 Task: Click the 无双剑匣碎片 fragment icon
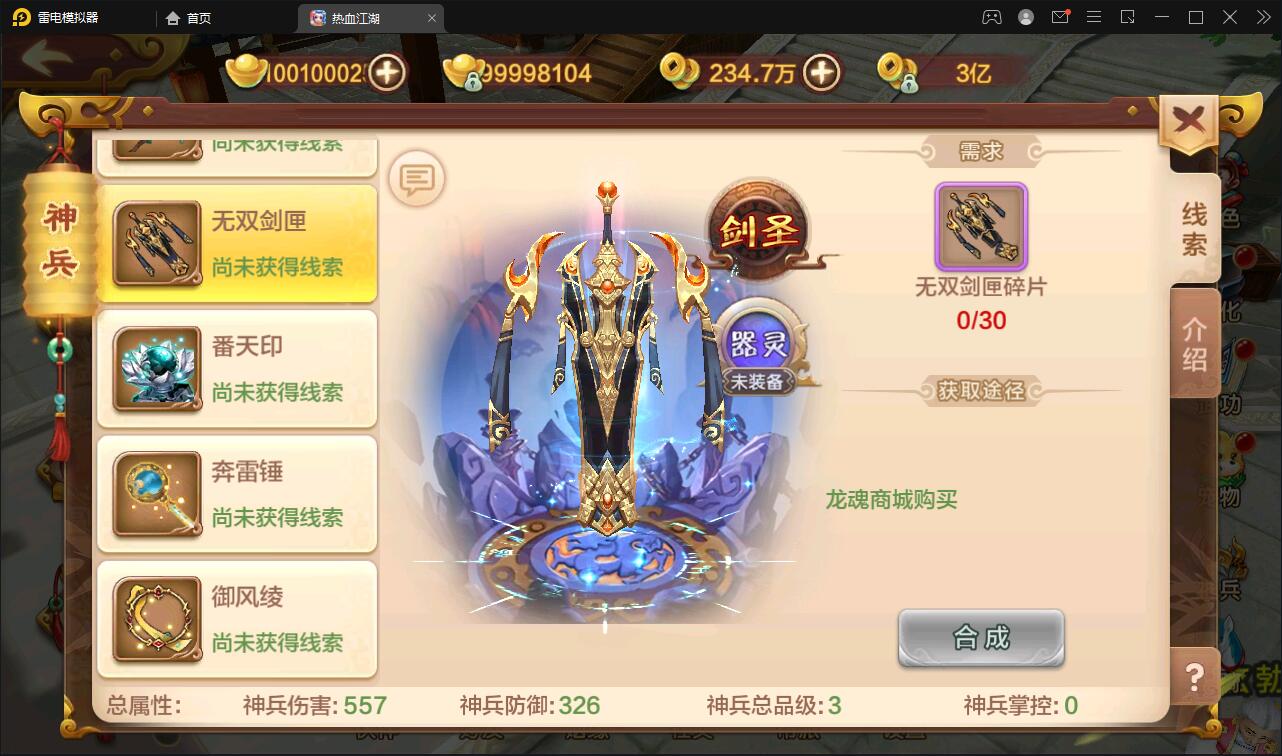pyautogui.click(x=981, y=228)
